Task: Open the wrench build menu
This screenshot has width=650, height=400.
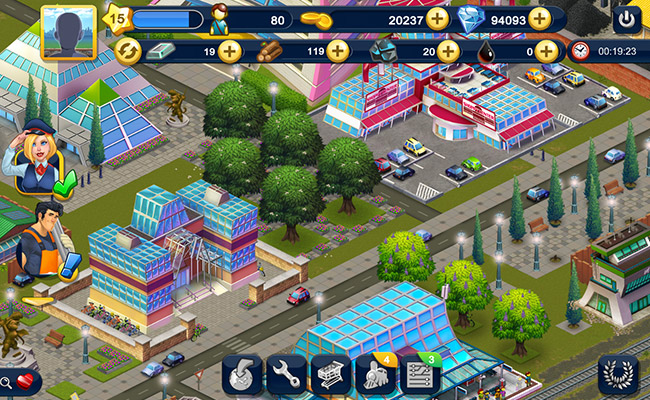Action: tap(286, 376)
